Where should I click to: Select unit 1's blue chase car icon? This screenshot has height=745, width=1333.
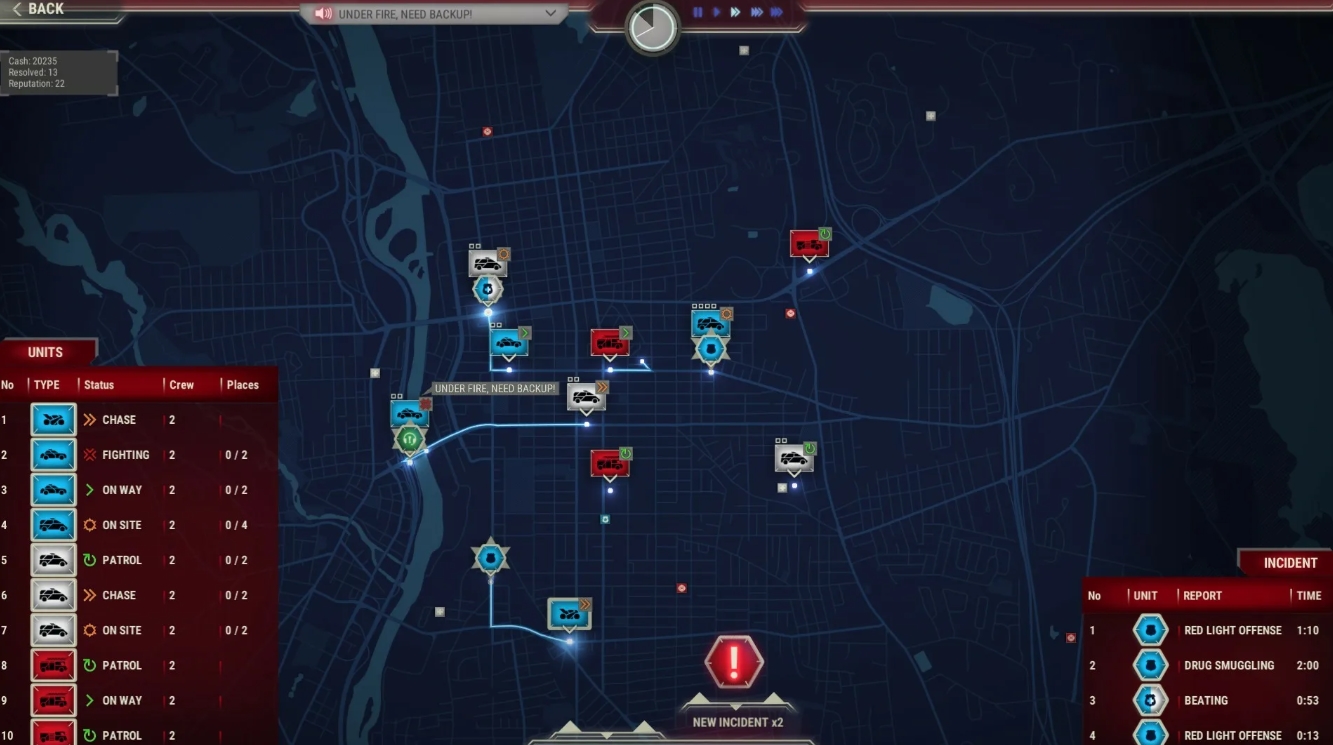click(52, 419)
